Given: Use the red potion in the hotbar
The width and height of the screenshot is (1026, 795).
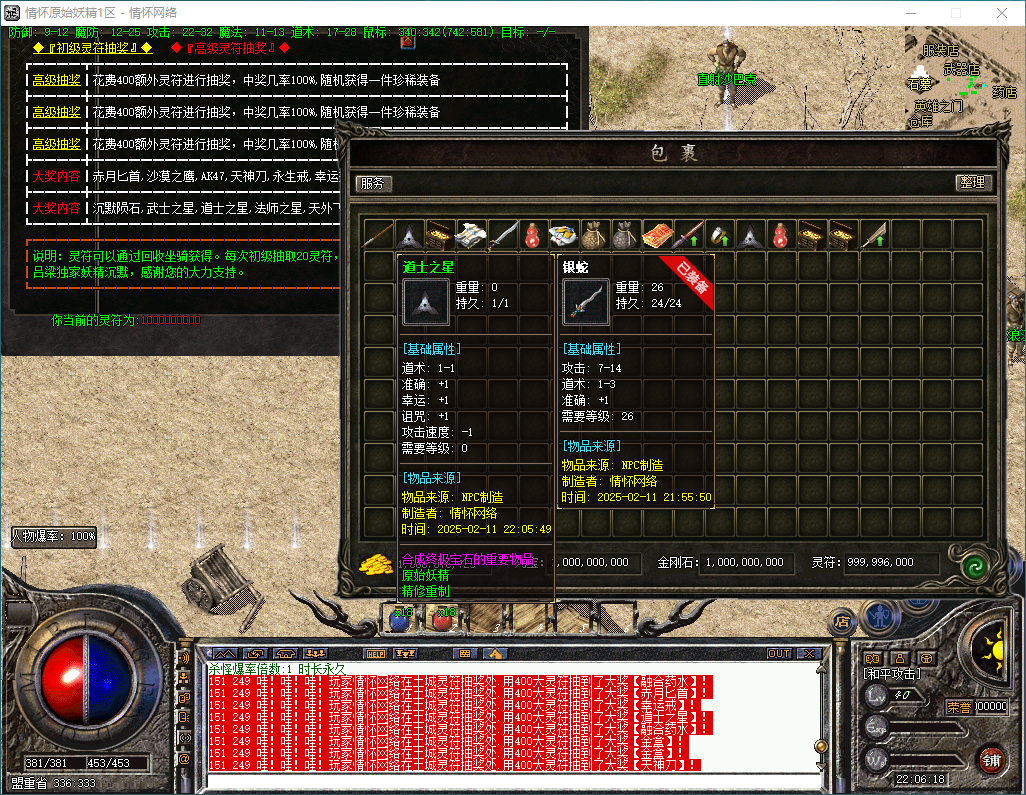Looking at the screenshot, I should (x=441, y=619).
